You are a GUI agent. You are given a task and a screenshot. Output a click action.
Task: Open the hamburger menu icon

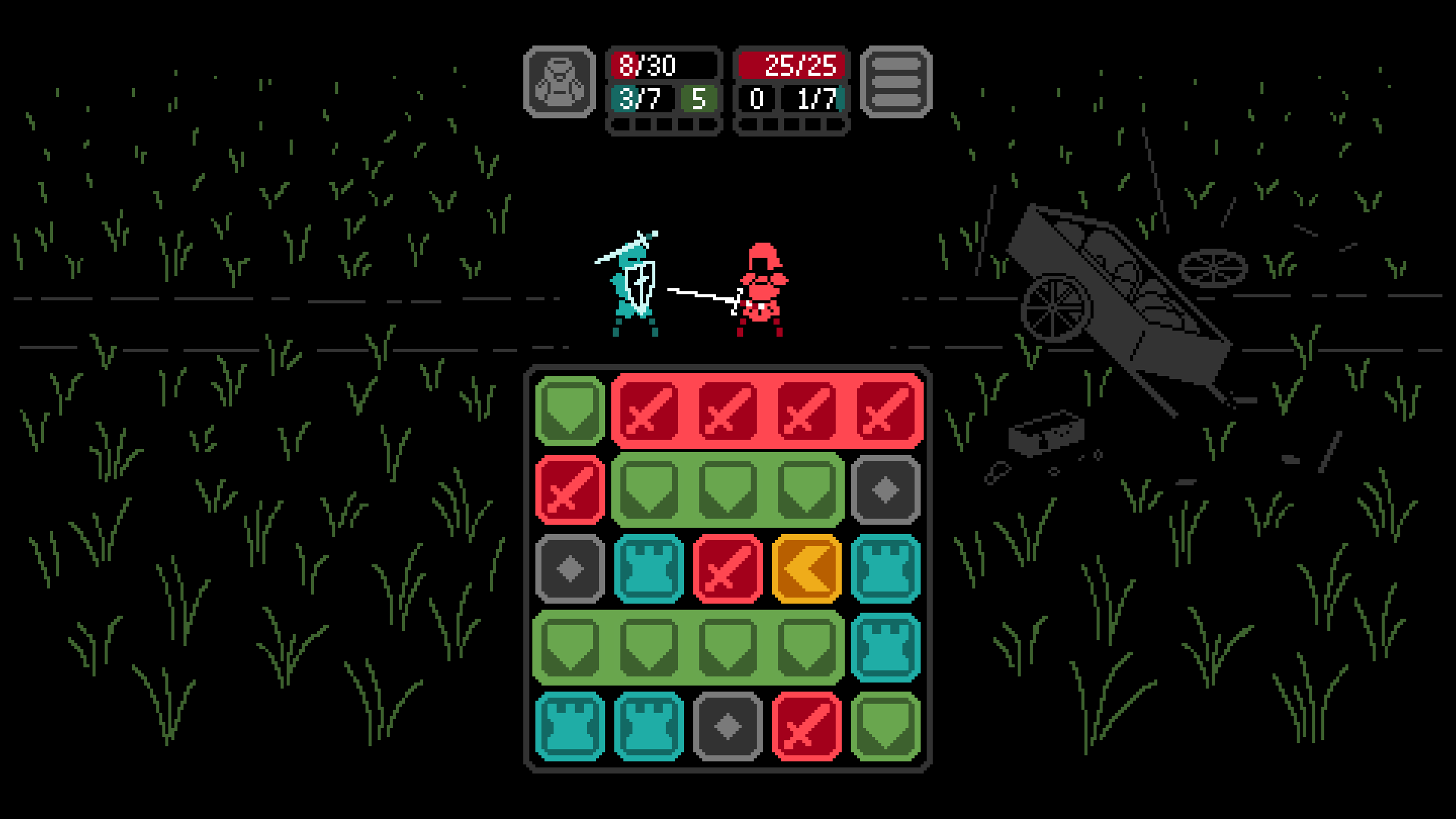(x=895, y=83)
